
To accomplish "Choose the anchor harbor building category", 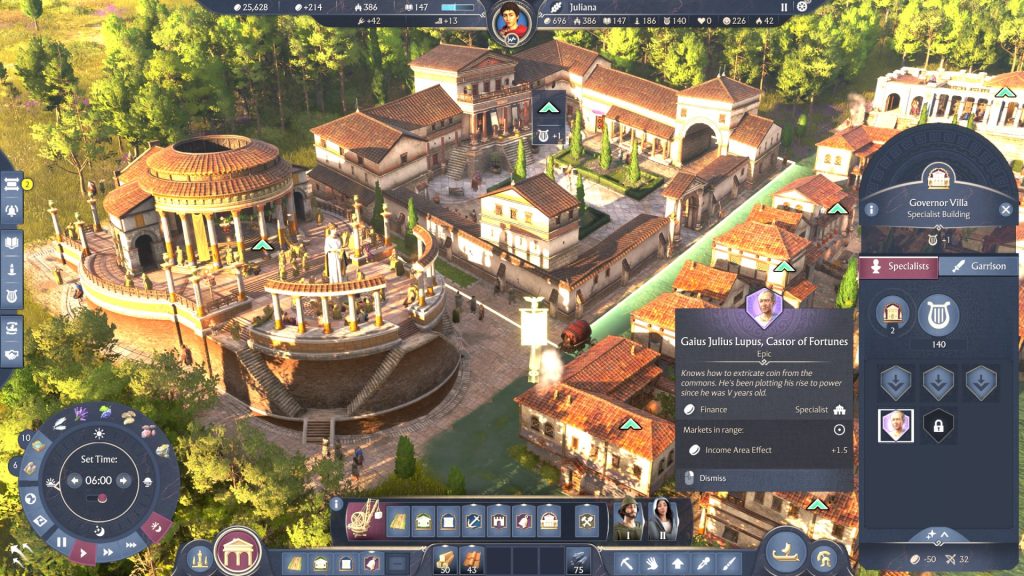I will [474, 520].
